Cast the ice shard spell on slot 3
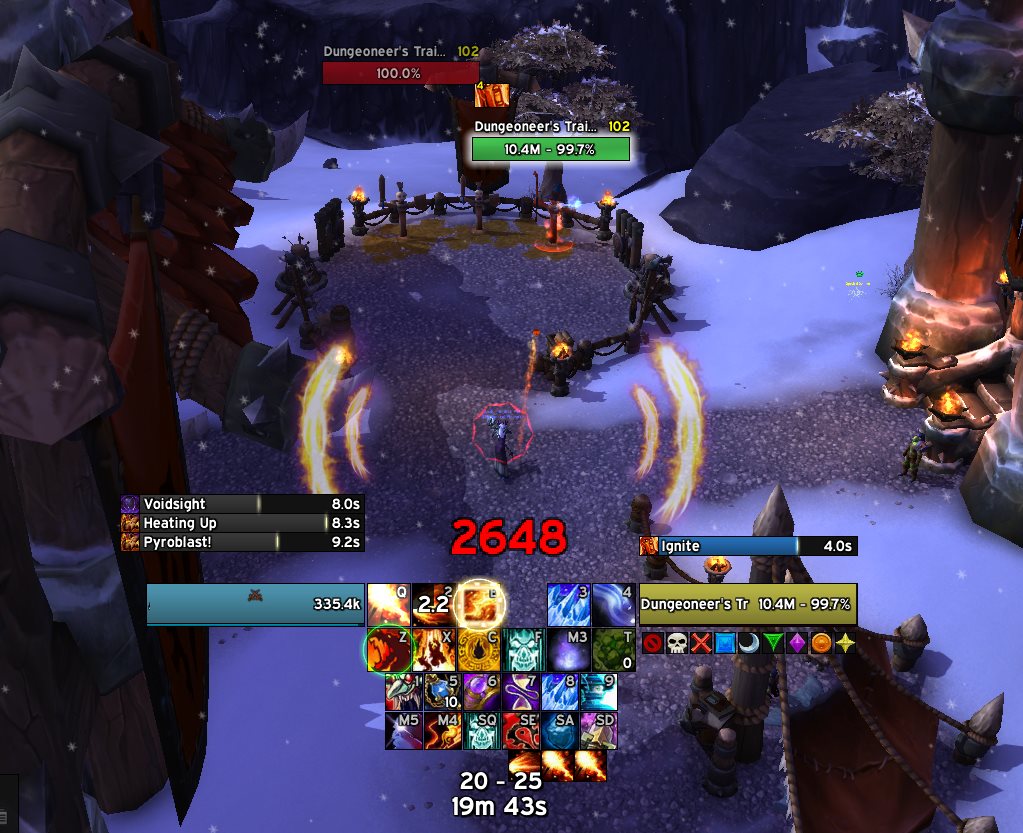 point(568,604)
